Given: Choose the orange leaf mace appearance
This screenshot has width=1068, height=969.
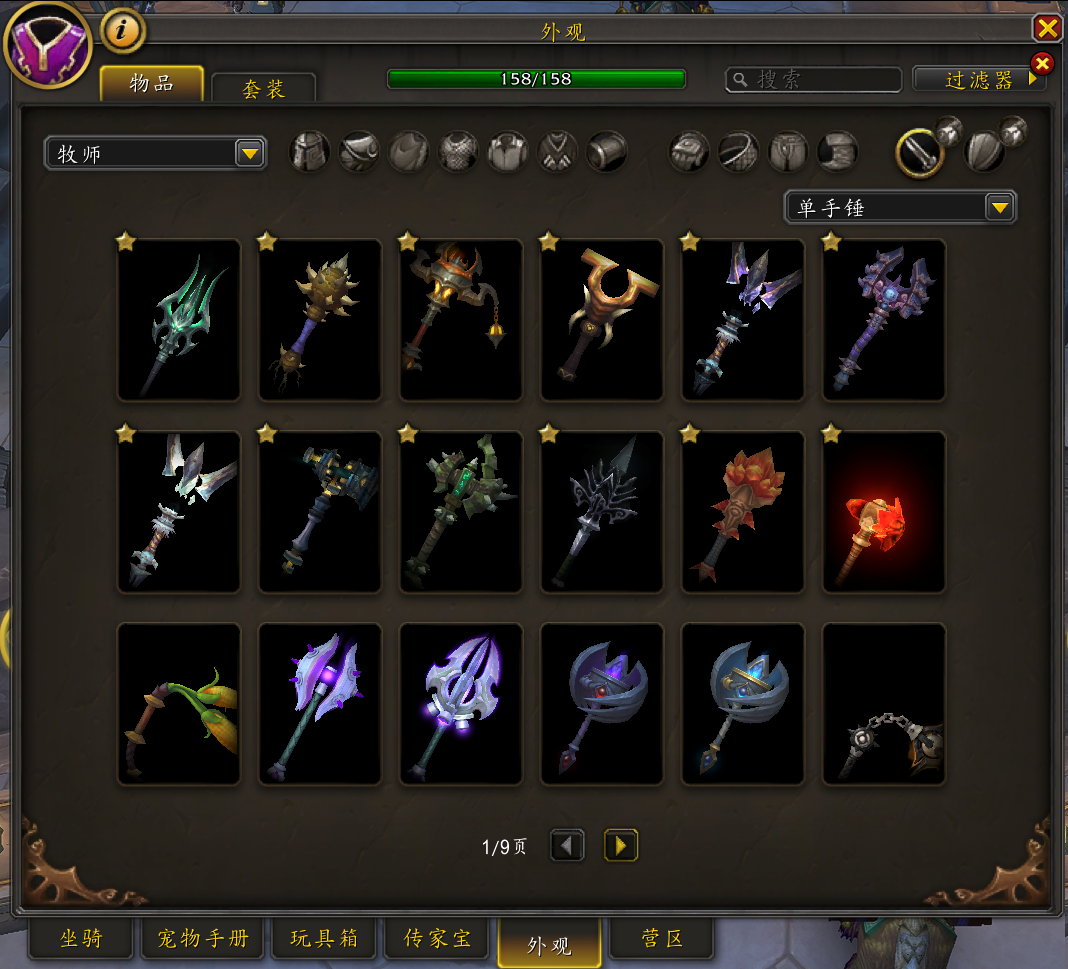Looking at the screenshot, I should (x=743, y=512).
